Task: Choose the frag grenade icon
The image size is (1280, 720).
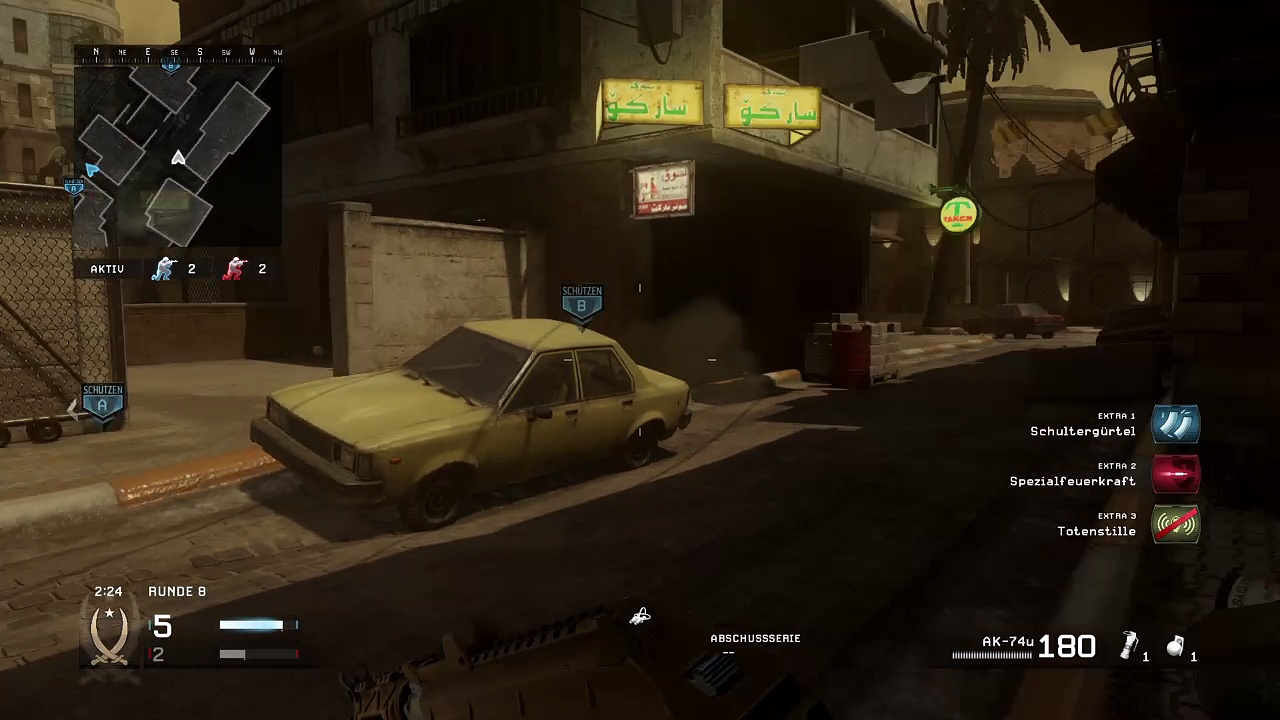Action: tap(1176, 647)
